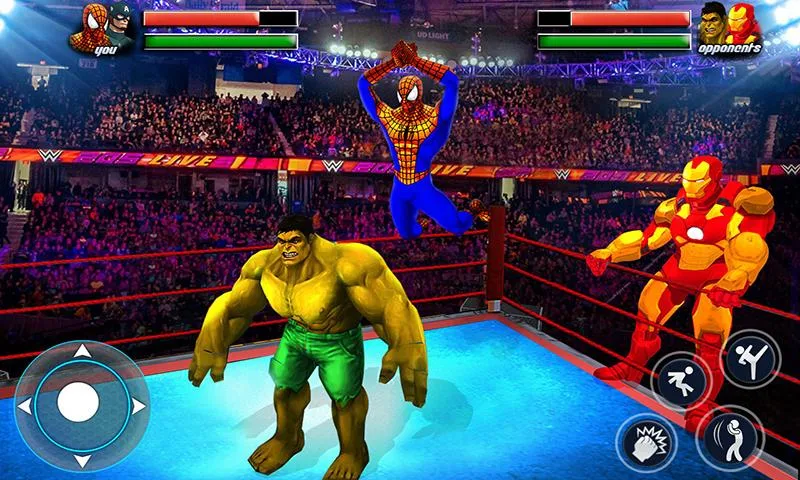Activate the punch fist attack button
The height and width of the screenshot is (480, 800).
(x=646, y=442)
